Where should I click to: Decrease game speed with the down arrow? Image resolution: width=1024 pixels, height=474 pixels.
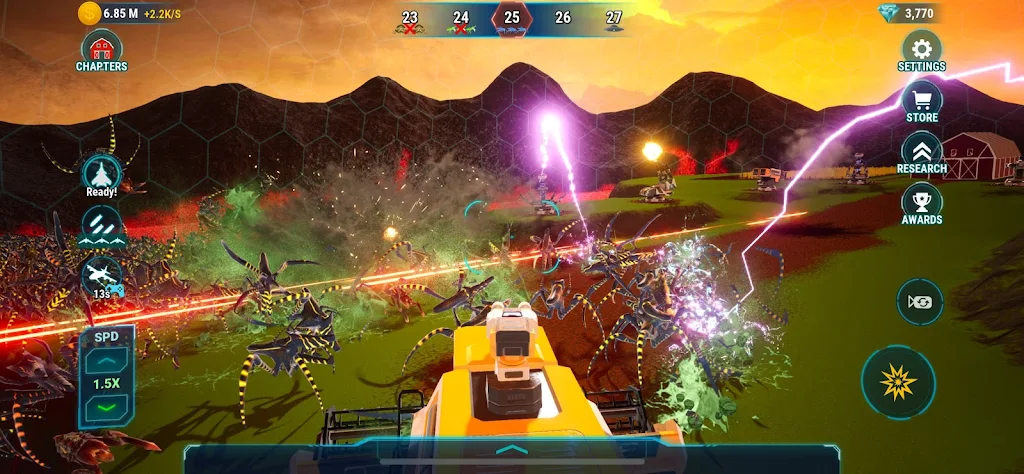pyautogui.click(x=105, y=408)
